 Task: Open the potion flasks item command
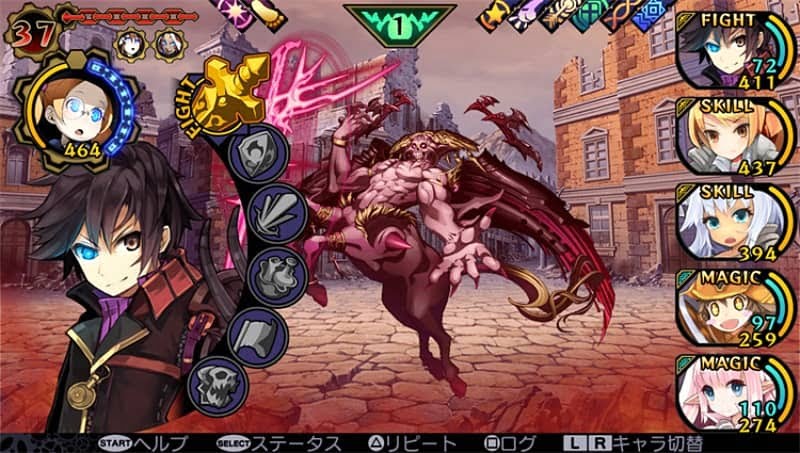point(266,272)
